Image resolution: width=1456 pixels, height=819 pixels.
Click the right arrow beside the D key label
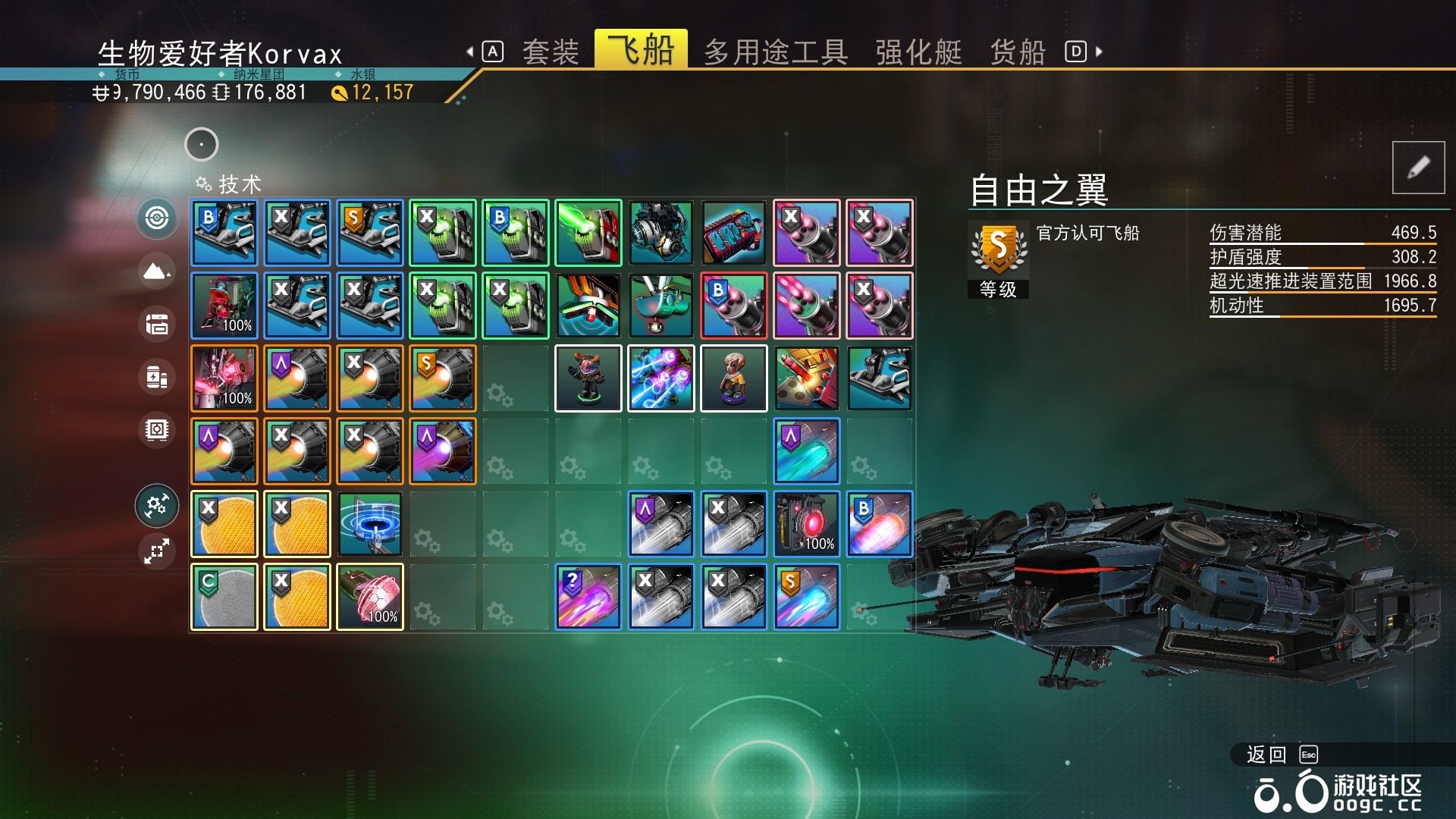[x=1098, y=50]
